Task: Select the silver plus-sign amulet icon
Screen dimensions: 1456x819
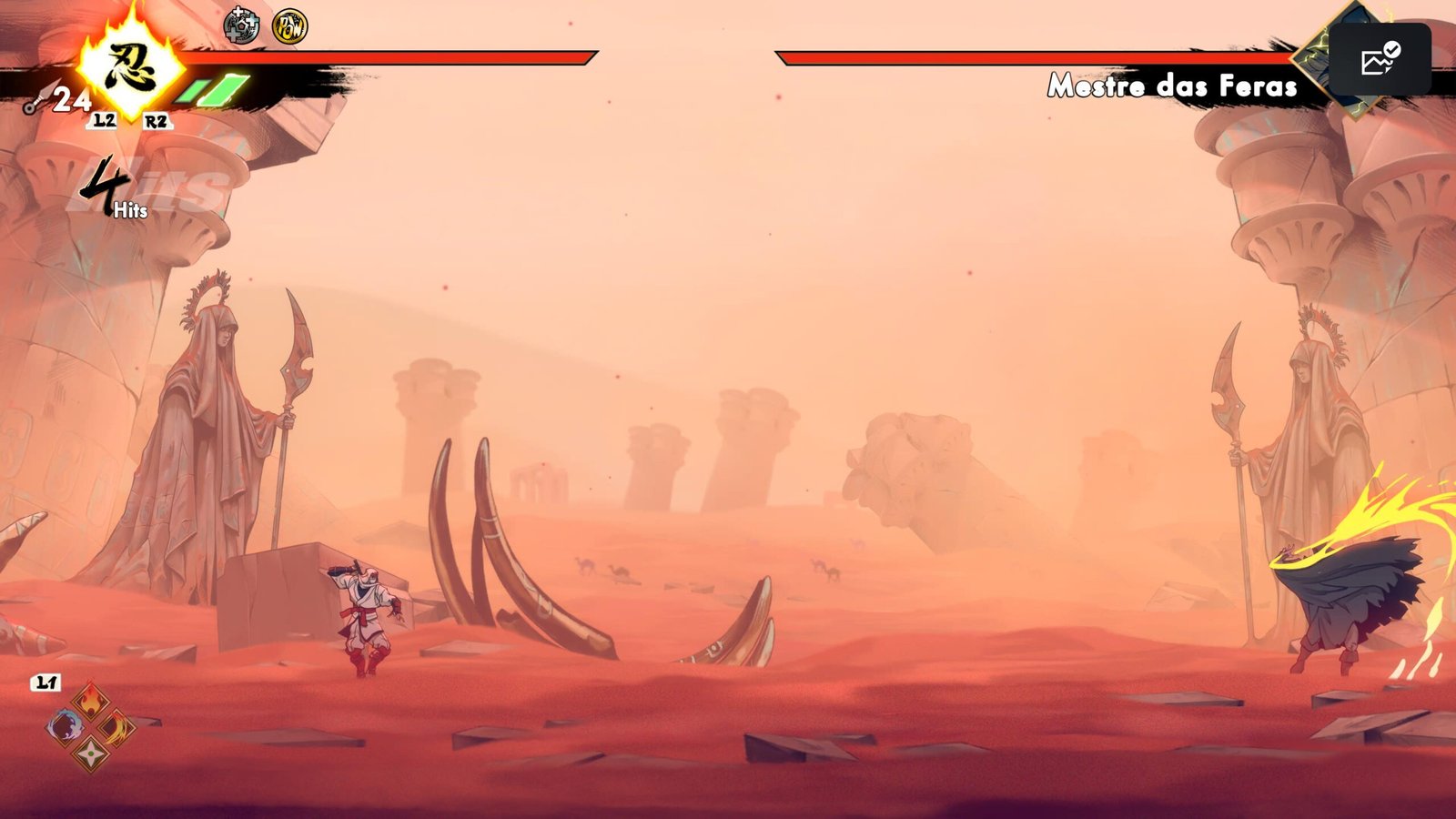Action: (x=241, y=26)
